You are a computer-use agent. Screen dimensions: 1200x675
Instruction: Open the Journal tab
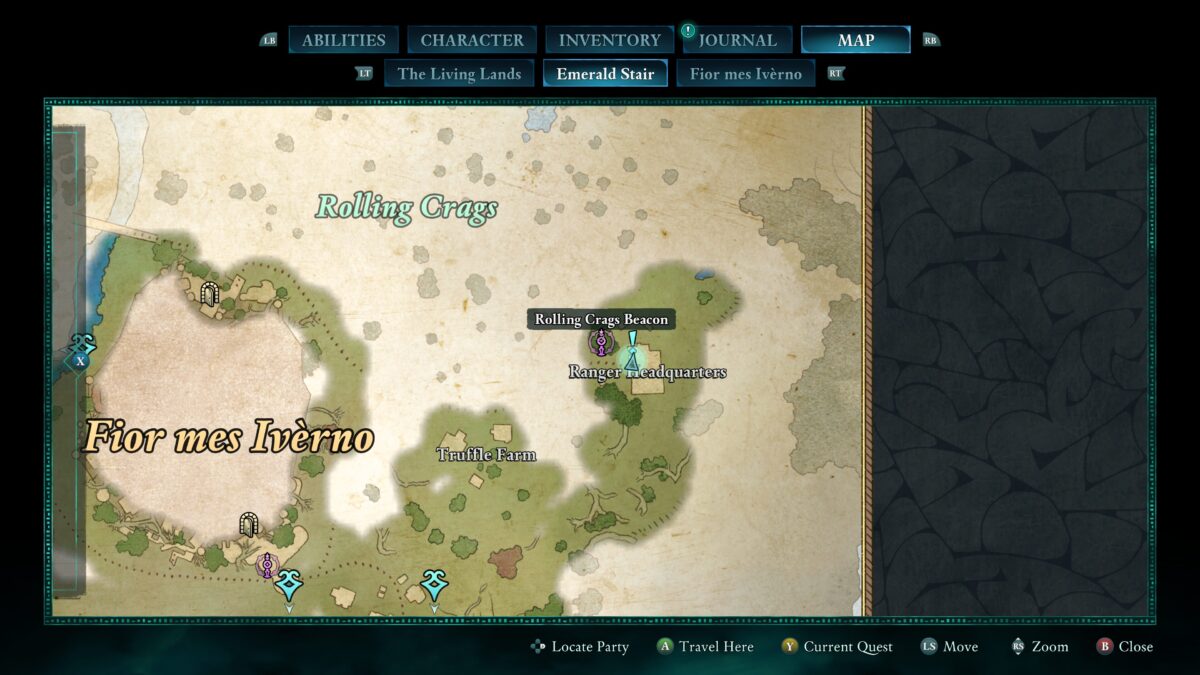click(x=738, y=40)
